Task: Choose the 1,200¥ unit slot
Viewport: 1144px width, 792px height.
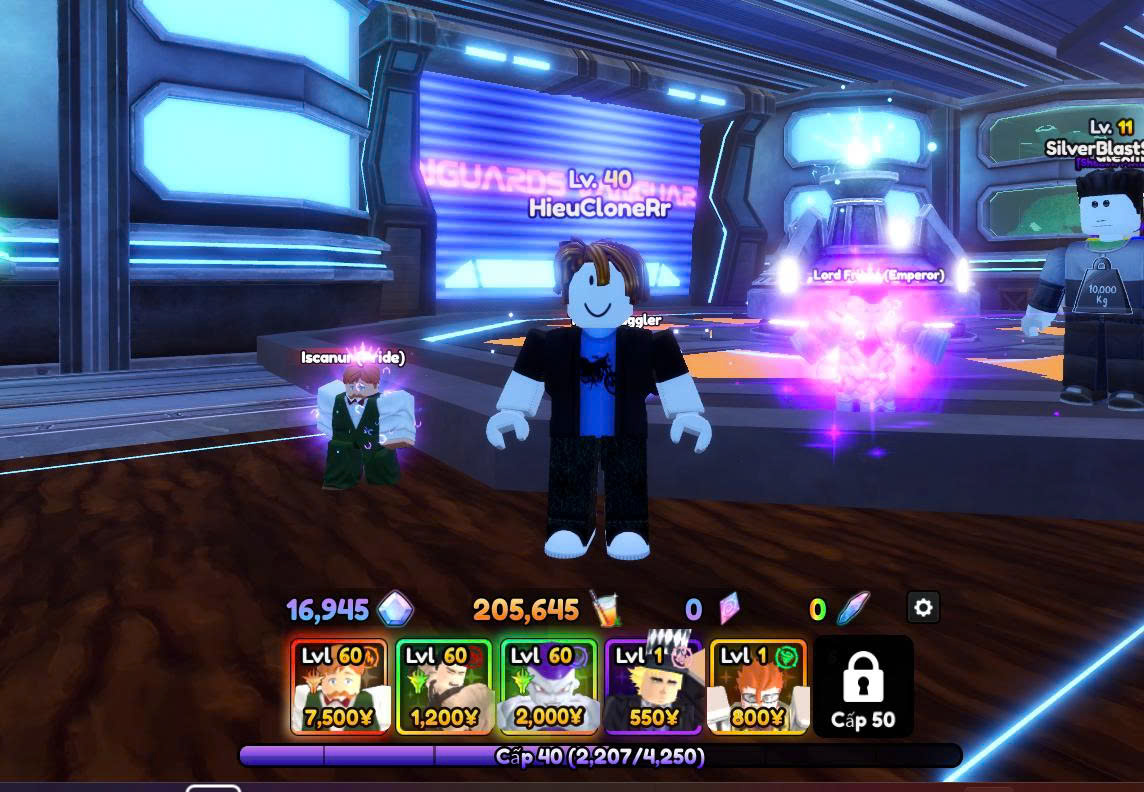Action: [x=444, y=687]
